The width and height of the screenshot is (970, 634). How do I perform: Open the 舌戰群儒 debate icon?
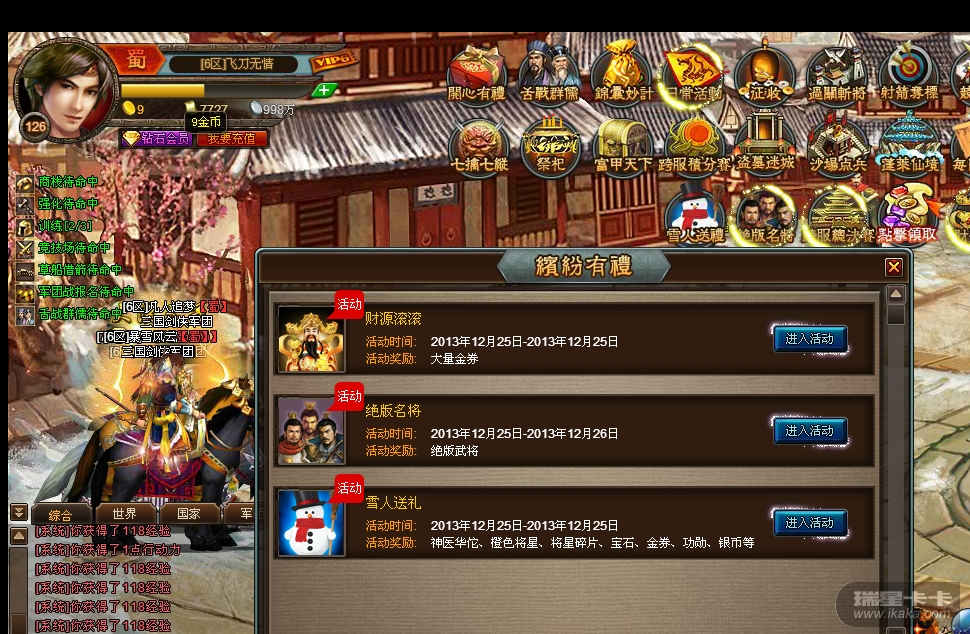click(x=549, y=70)
